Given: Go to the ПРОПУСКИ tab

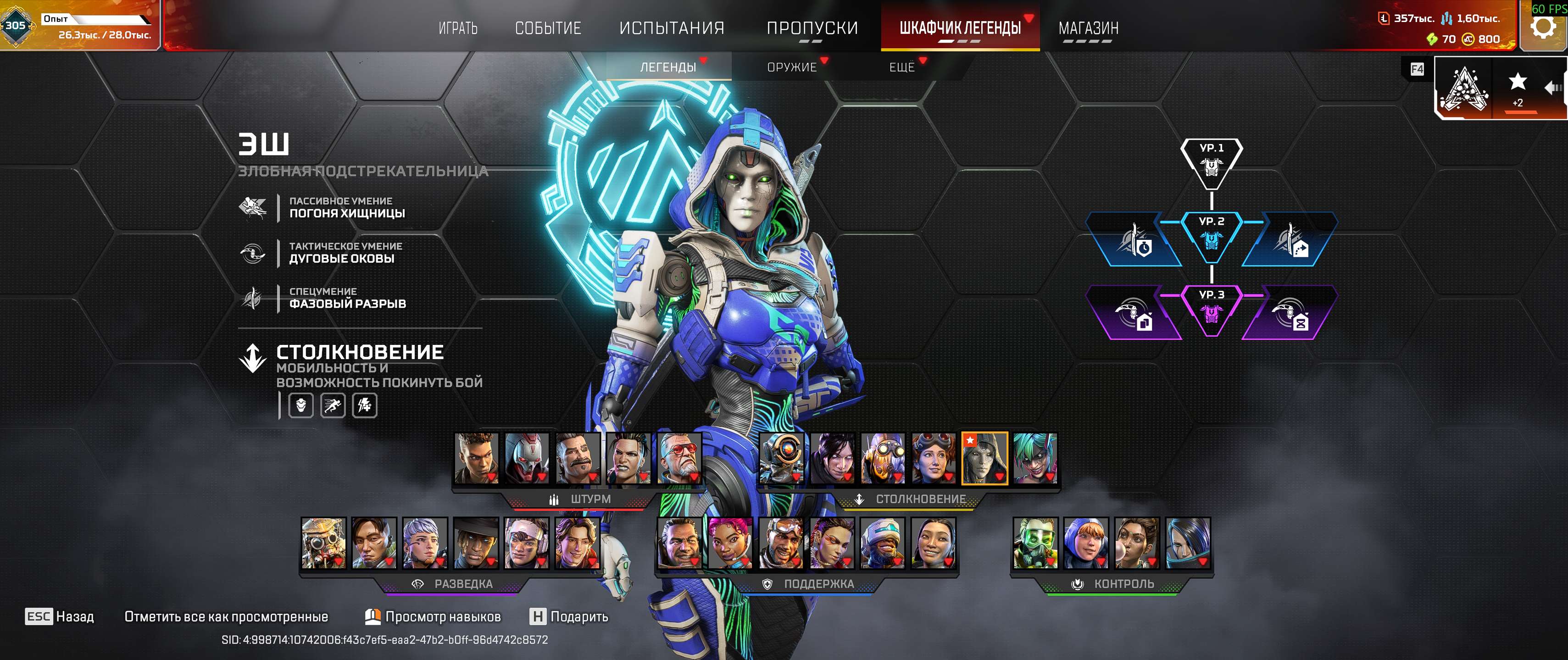Looking at the screenshot, I should [x=812, y=28].
